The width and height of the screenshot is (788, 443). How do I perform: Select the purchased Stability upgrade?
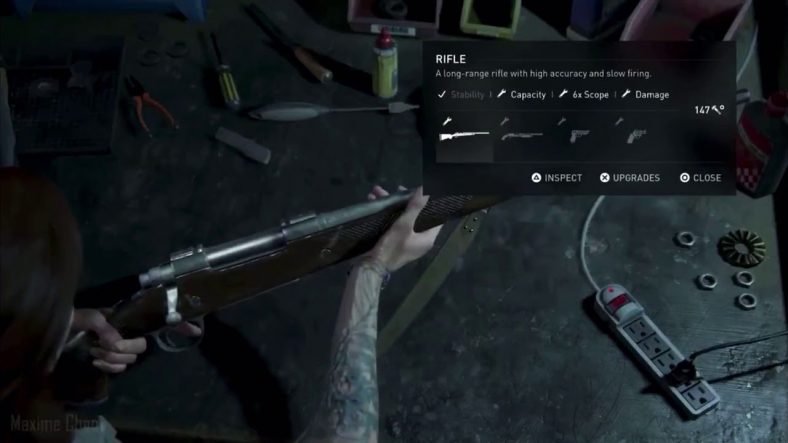coord(461,95)
